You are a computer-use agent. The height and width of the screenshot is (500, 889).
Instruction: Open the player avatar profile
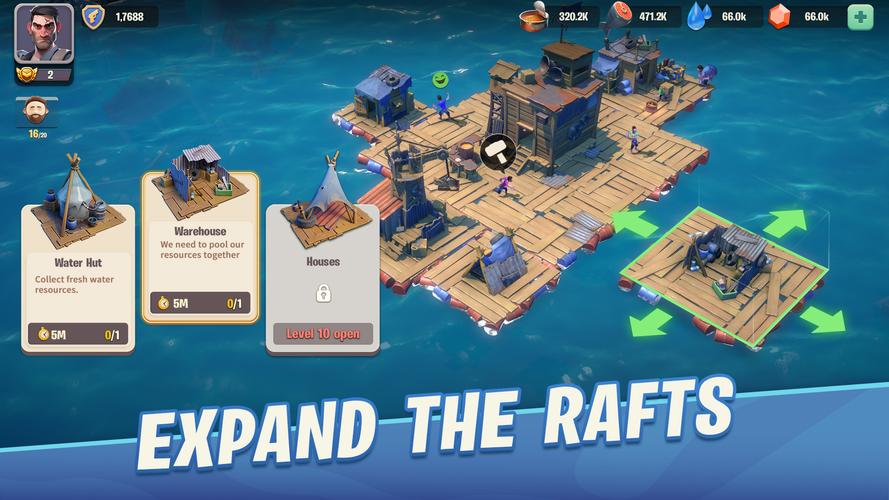coord(43,33)
